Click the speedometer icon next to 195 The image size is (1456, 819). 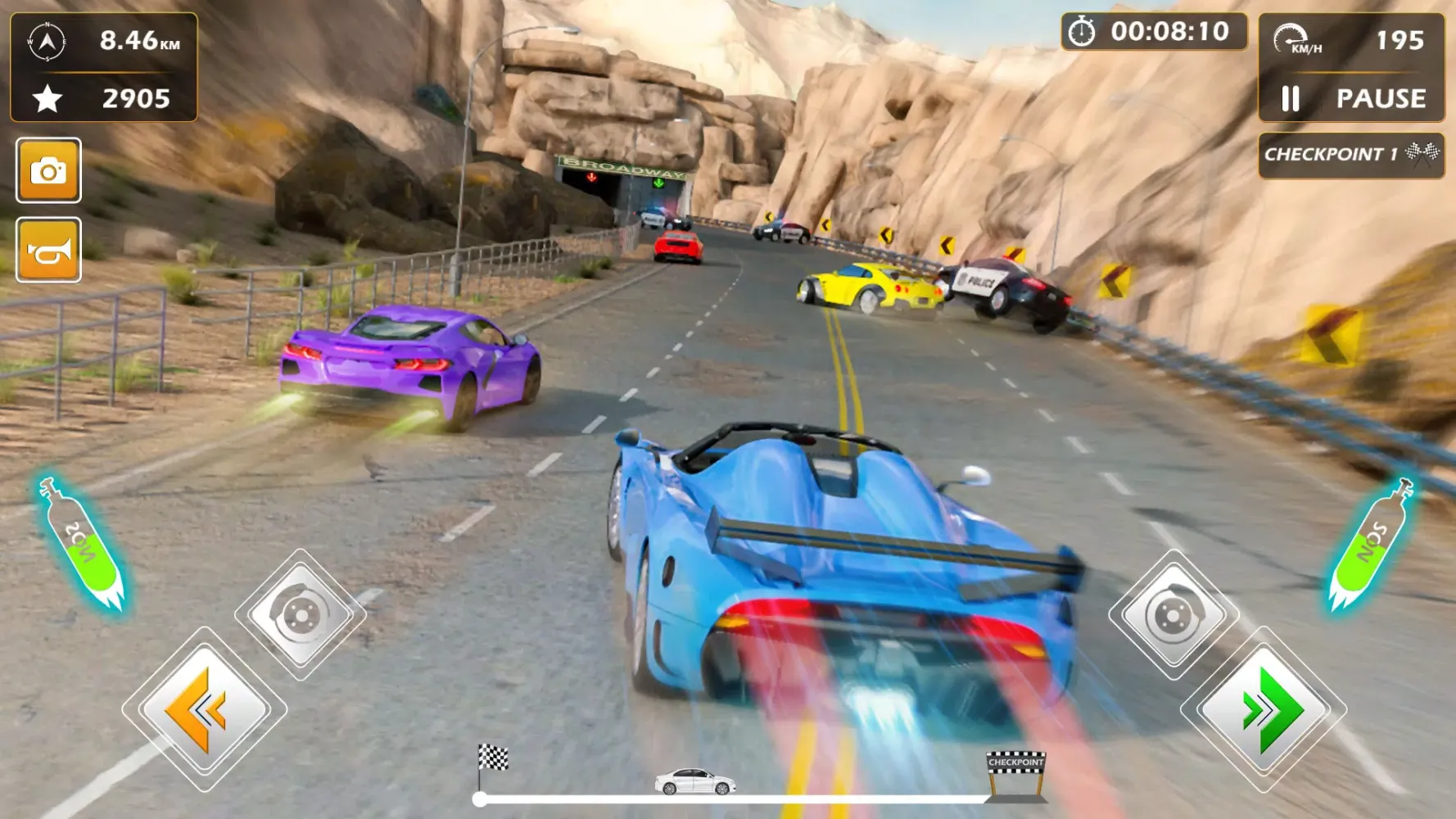1292,36
